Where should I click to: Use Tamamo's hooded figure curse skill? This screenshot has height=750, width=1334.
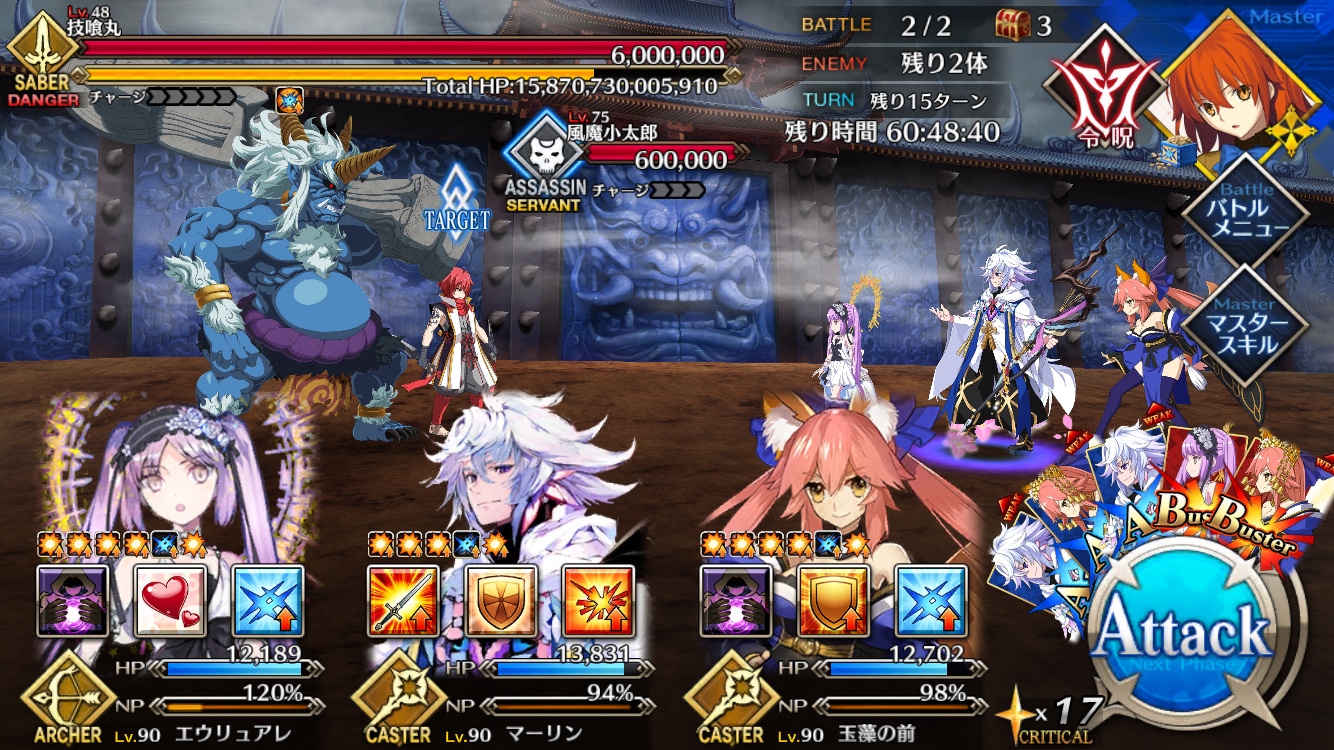pyautogui.click(x=735, y=601)
